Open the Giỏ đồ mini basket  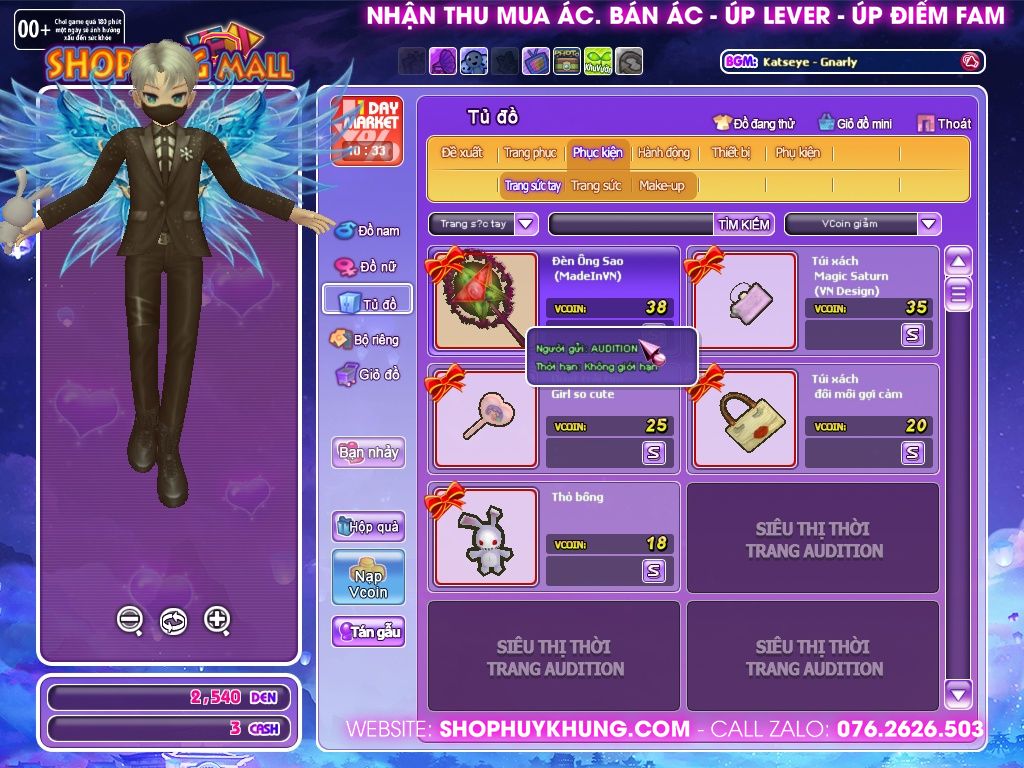tap(855, 123)
